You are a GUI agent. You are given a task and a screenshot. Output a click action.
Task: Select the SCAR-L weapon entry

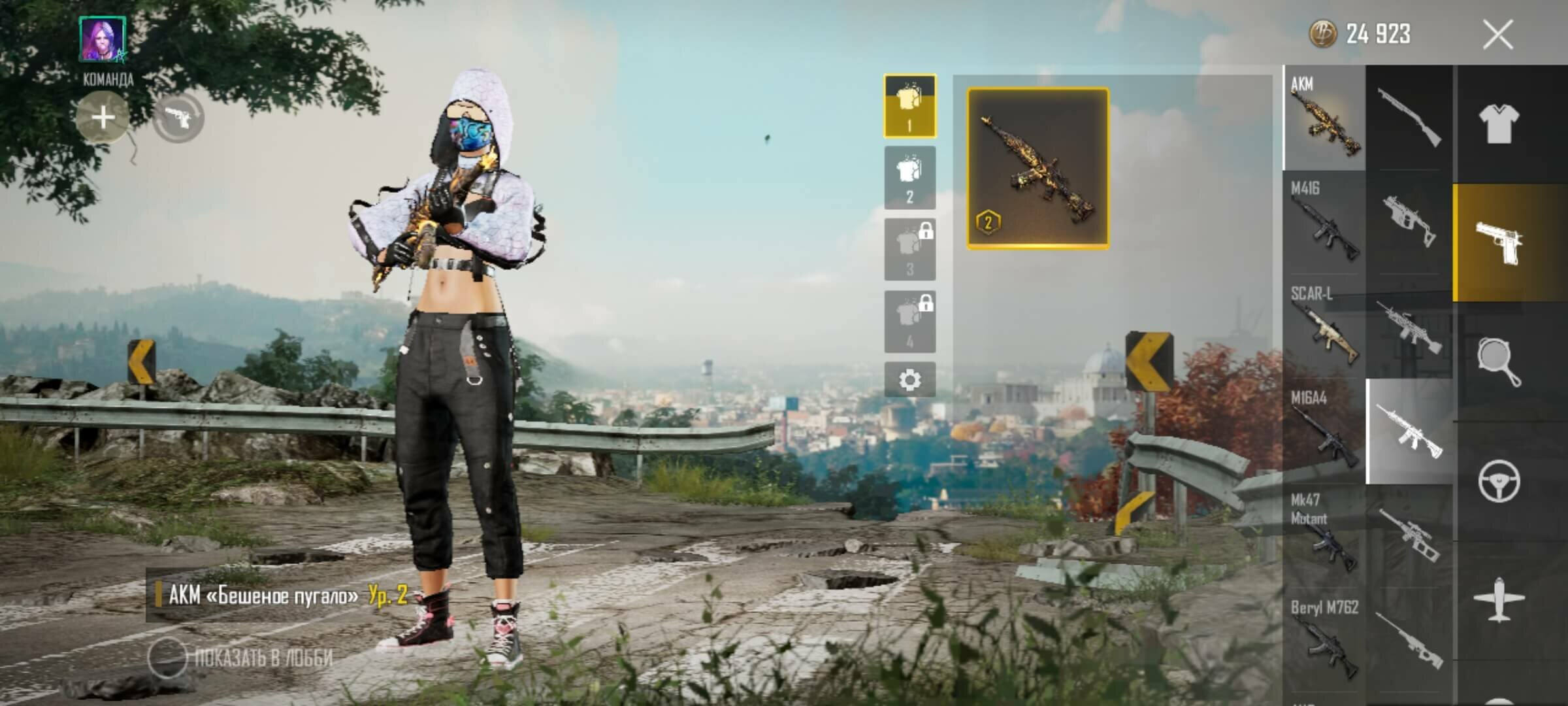click(1324, 326)
